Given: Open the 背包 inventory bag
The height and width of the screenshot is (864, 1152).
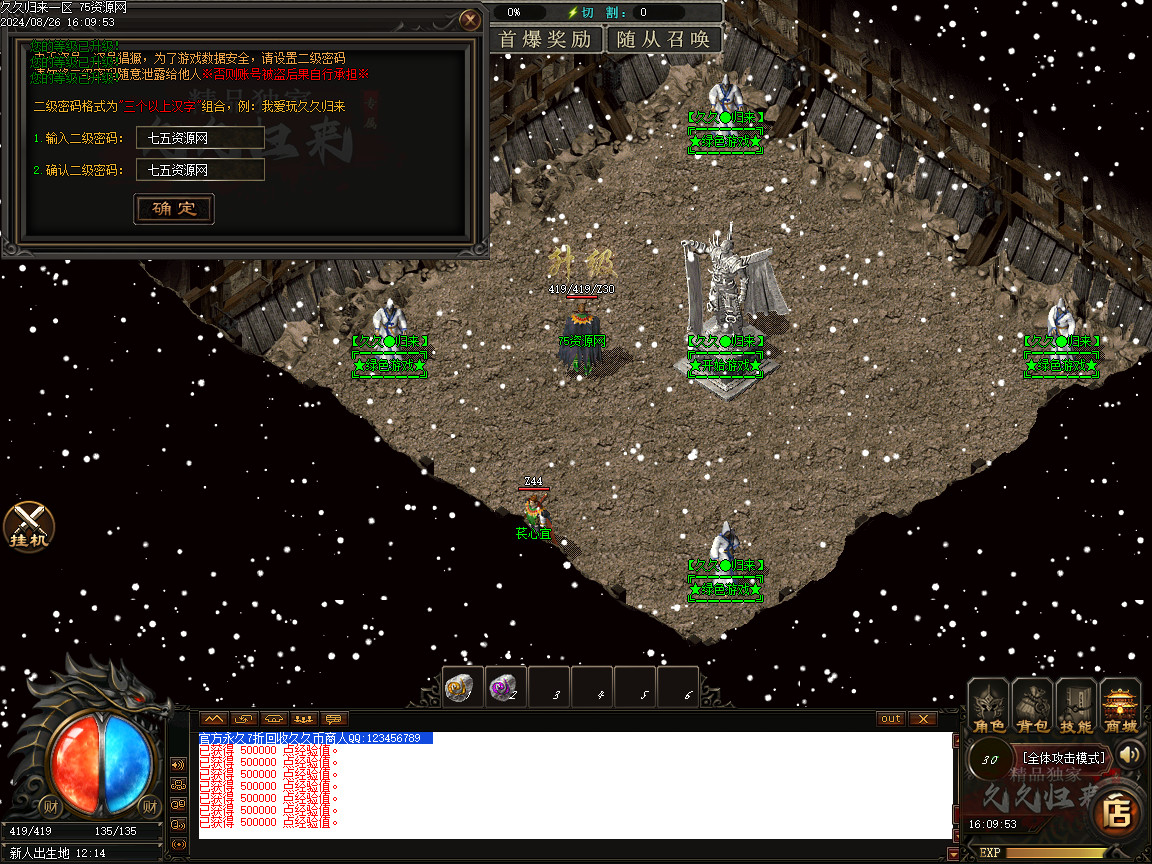Looking at the screenshot, I should click(1033, 707).
